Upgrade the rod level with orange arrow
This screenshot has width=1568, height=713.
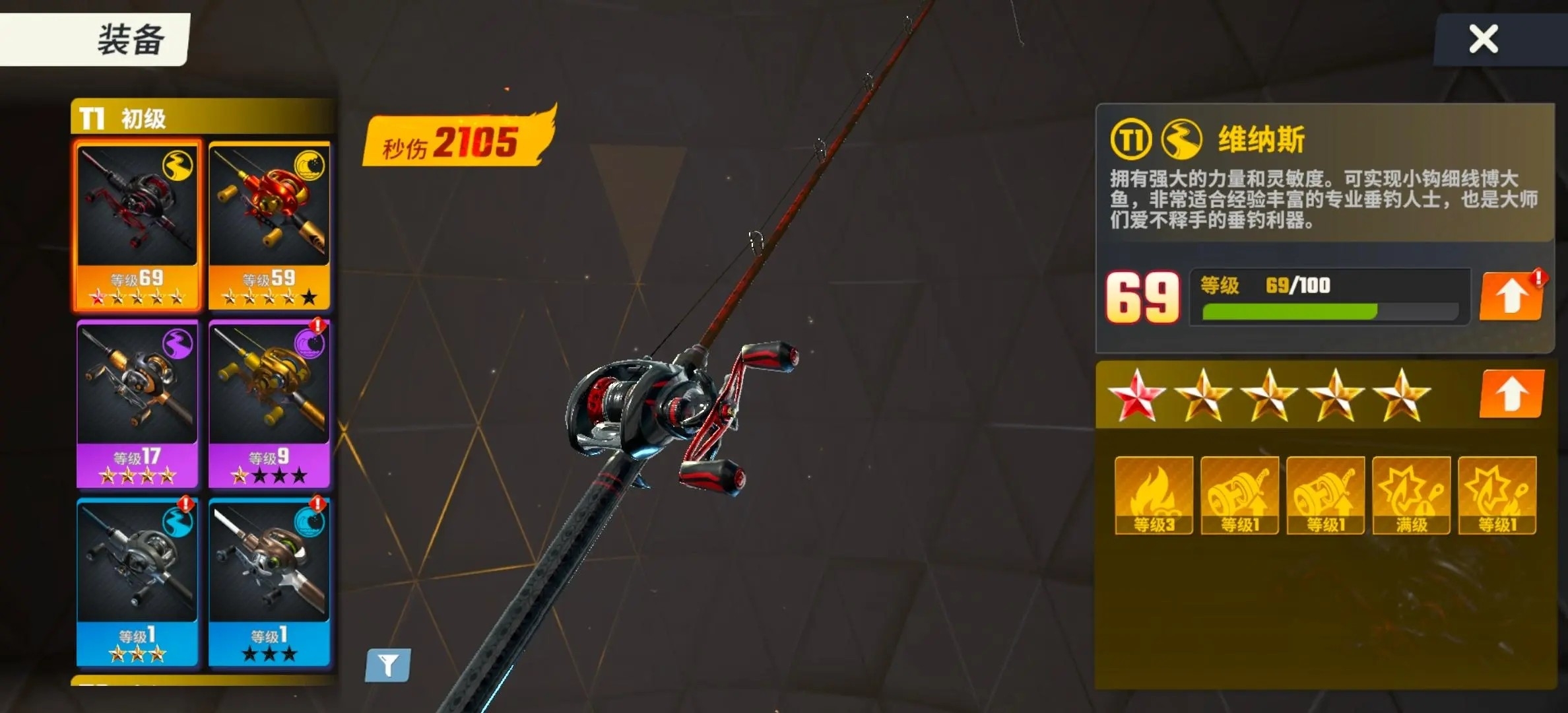pyautogui.click(x=1511, y=296)
